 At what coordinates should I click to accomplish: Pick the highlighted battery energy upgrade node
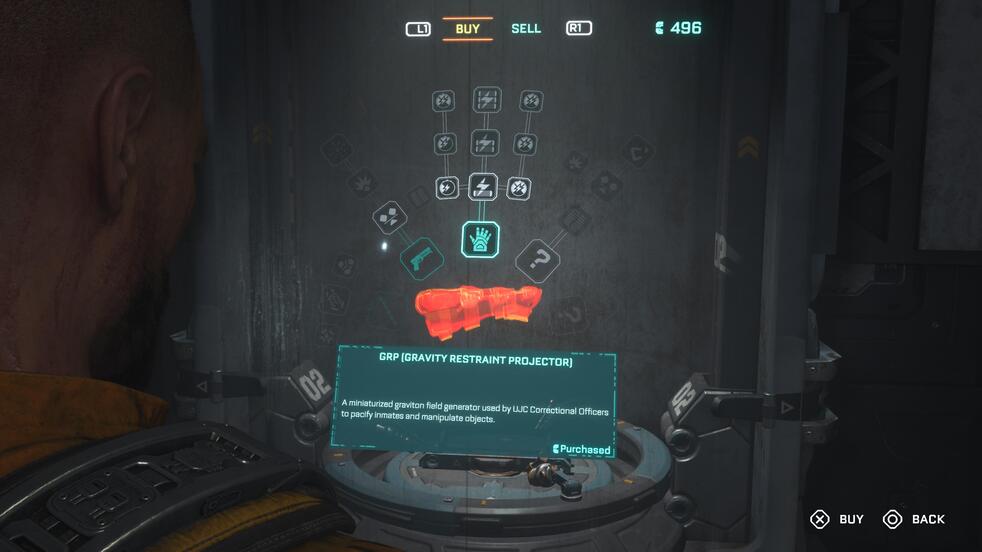pyautogui.click(x=483, y=187)
